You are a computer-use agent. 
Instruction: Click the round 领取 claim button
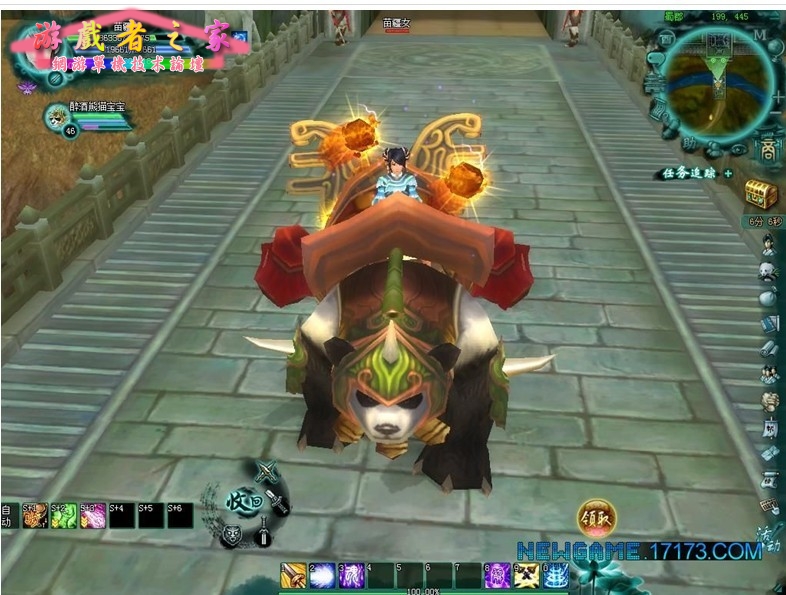tap(596, 518)
